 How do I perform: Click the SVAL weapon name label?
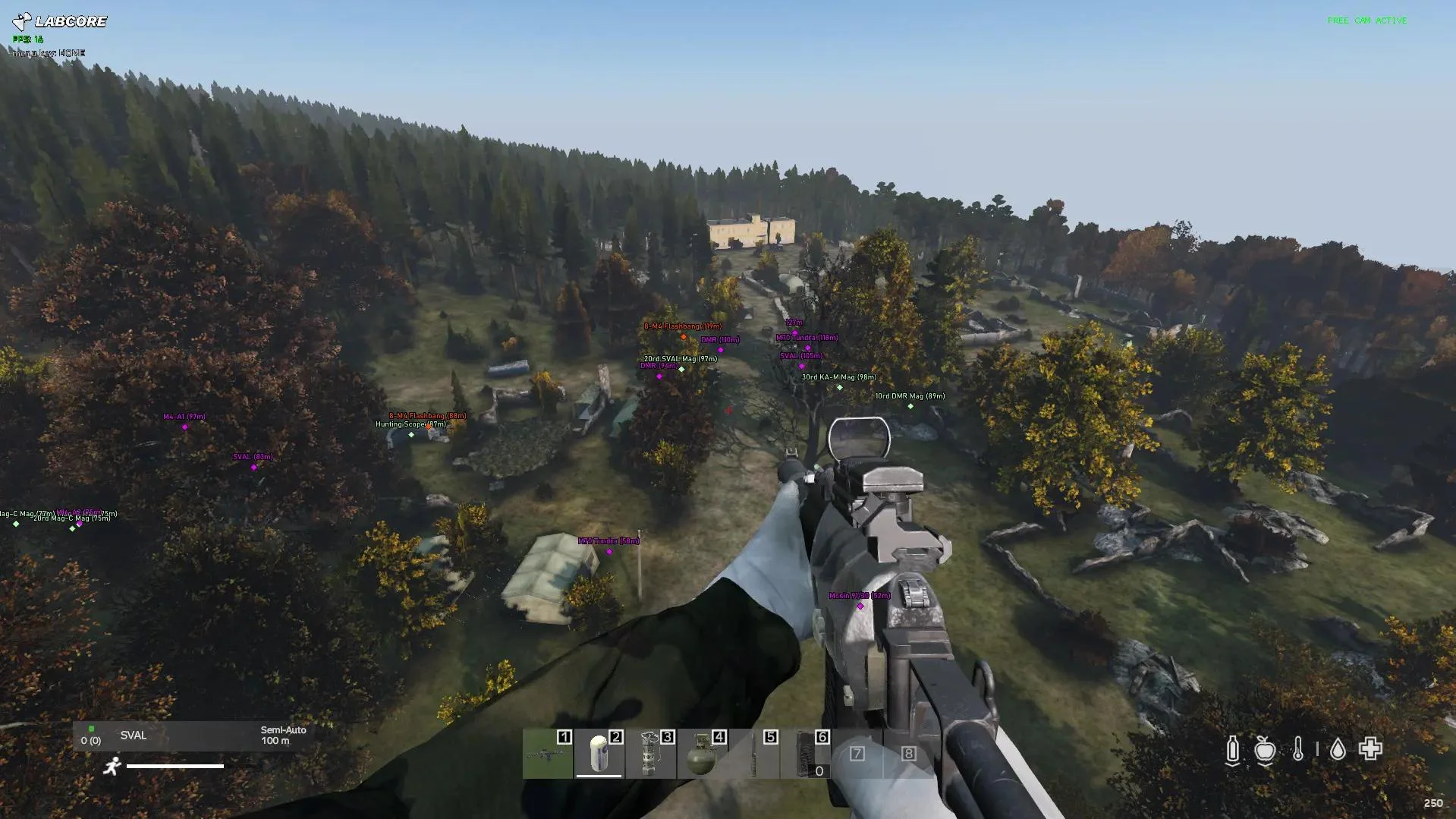pyautogui.click(x=133, y=736)
